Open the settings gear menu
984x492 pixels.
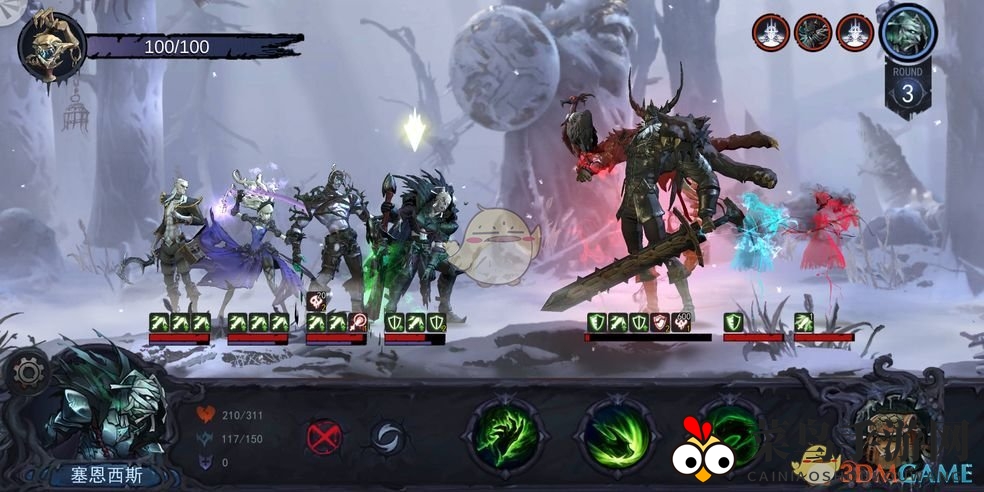click(27, 374)
